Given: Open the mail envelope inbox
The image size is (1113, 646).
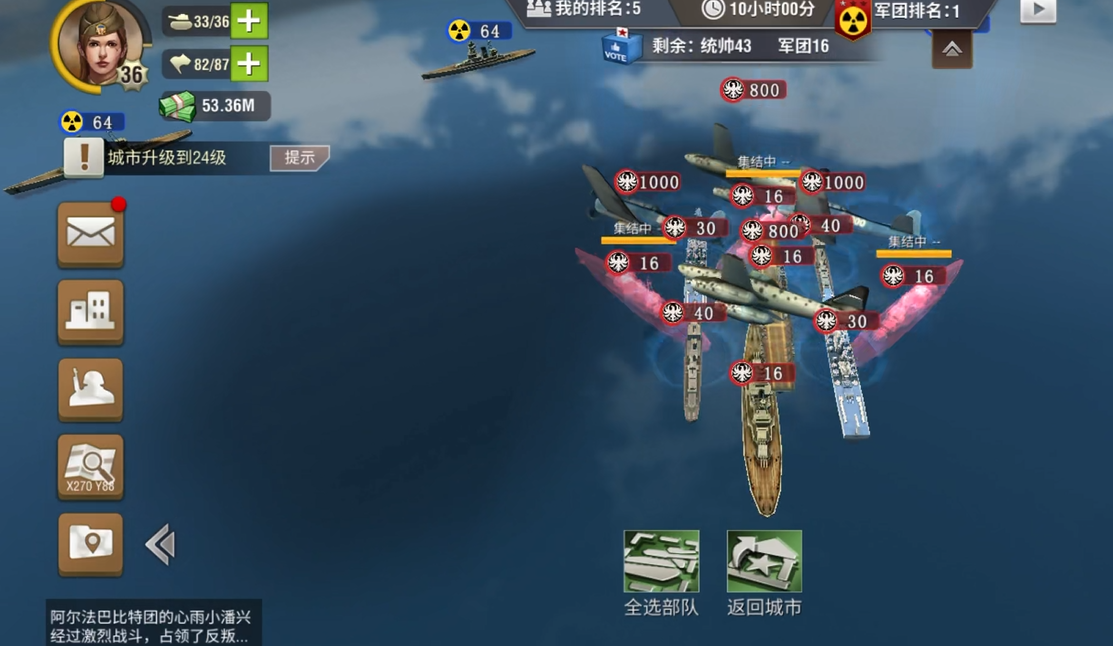Looking at the screenshot, I should tap(90, 234).
